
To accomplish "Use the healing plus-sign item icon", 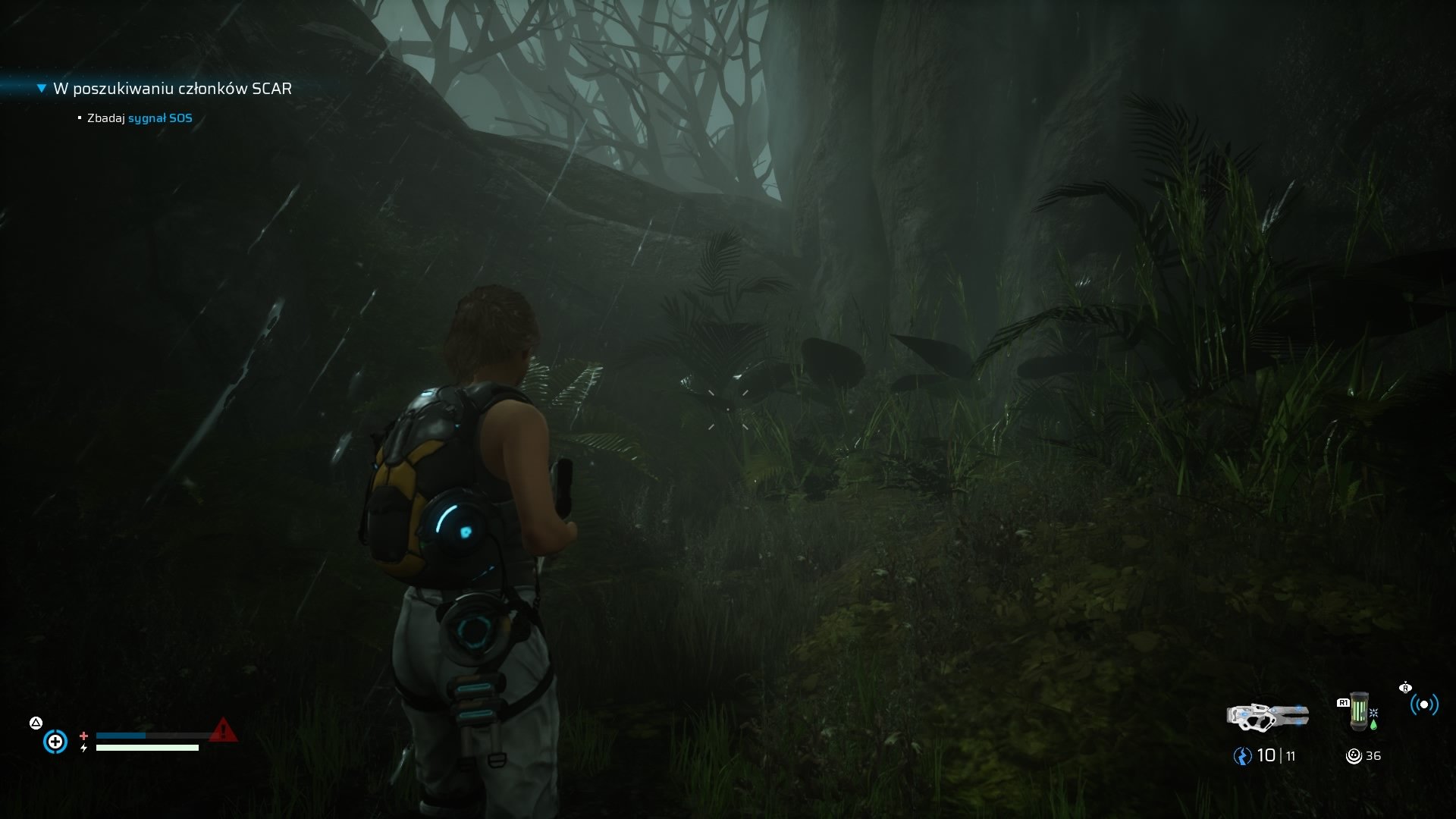I will click(55, 741).
